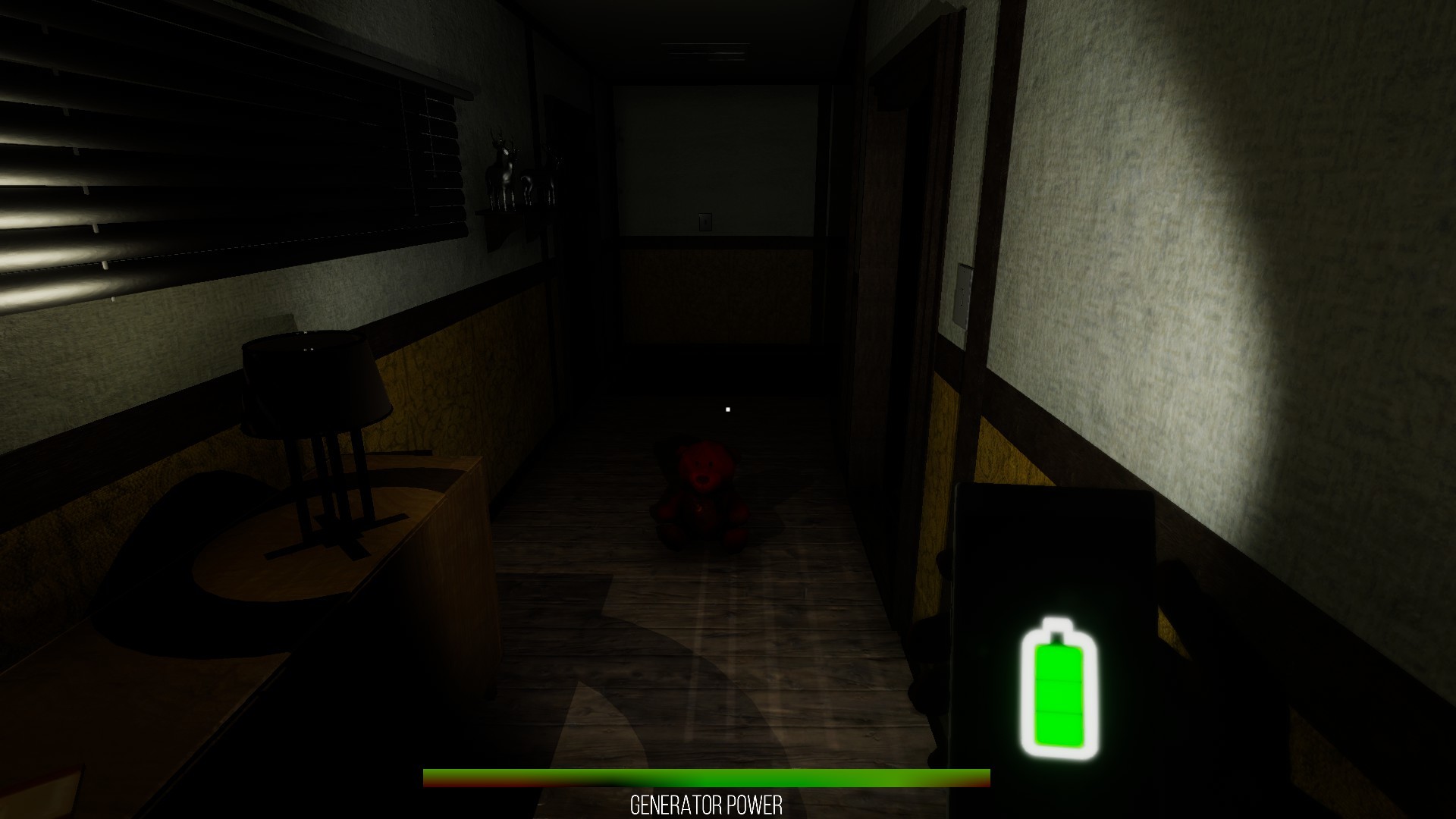Click the green generator power bar
The height and width of the screenshot is (819, 1456).
pyautogui.click(x=705, y=777)
